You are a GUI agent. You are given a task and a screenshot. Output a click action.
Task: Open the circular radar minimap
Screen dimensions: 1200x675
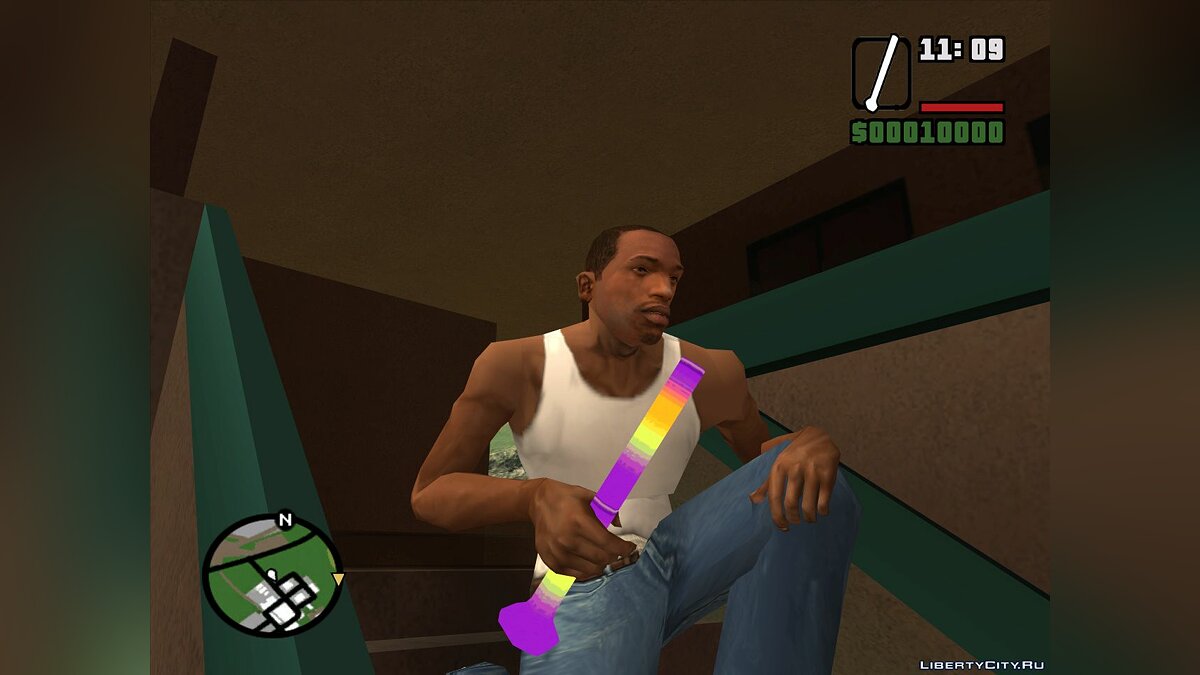point(272,576)
